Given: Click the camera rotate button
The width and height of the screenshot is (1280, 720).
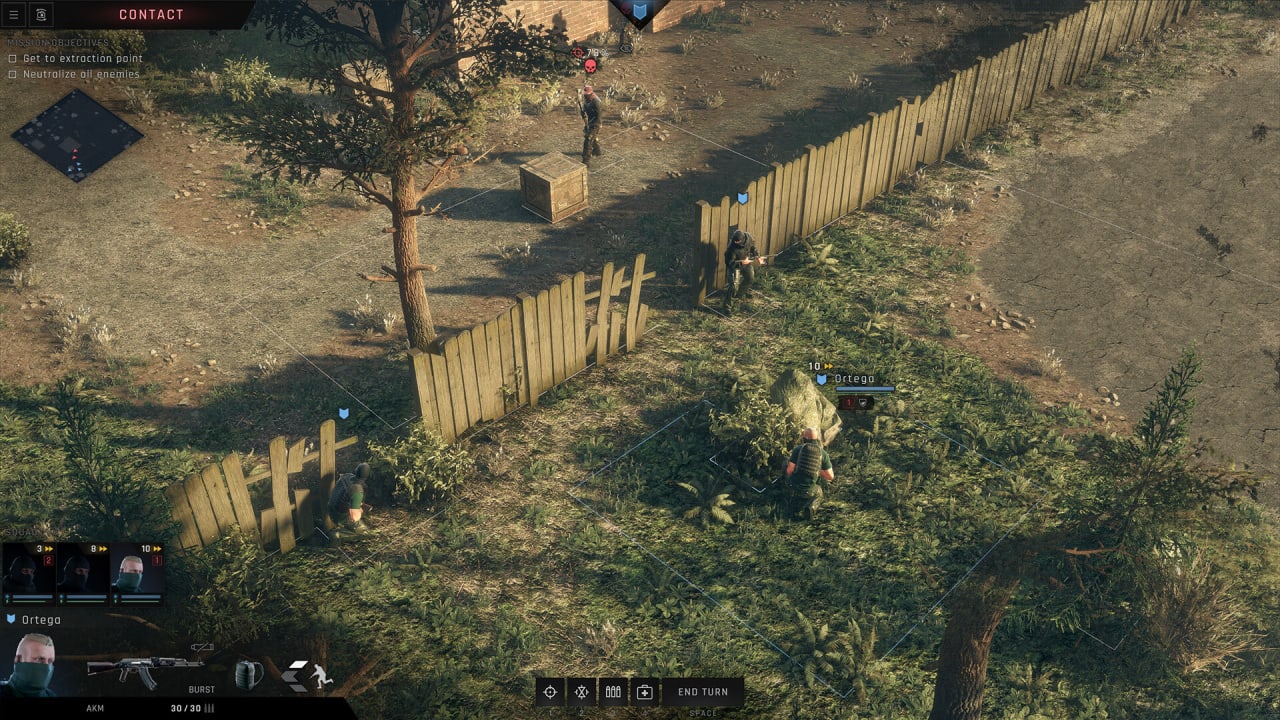Looking at the screenshot, I should [41, 14].
